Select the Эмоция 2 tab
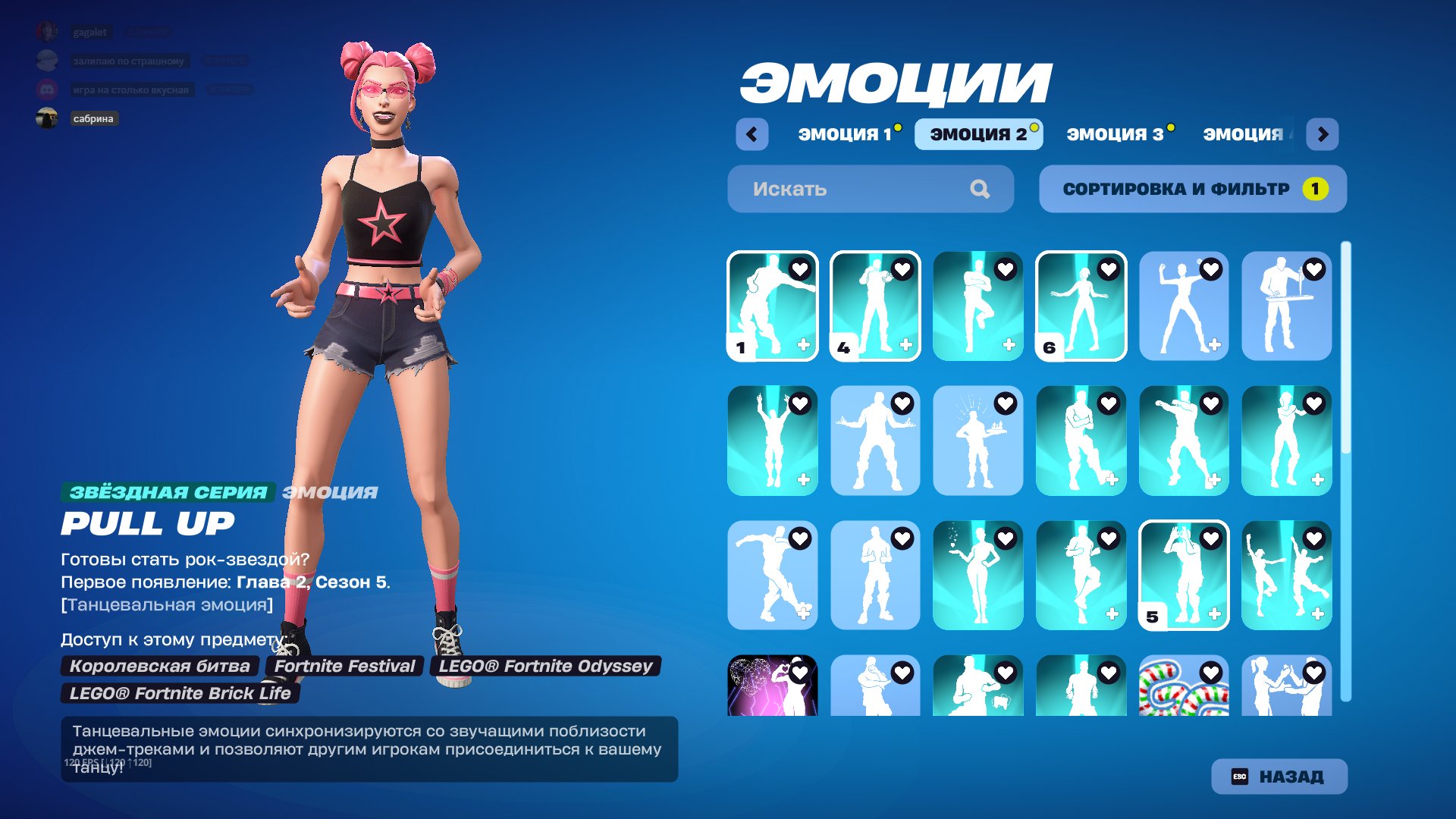The height and width of the screenshot is (819, 1456). click(x=977, y=134)
